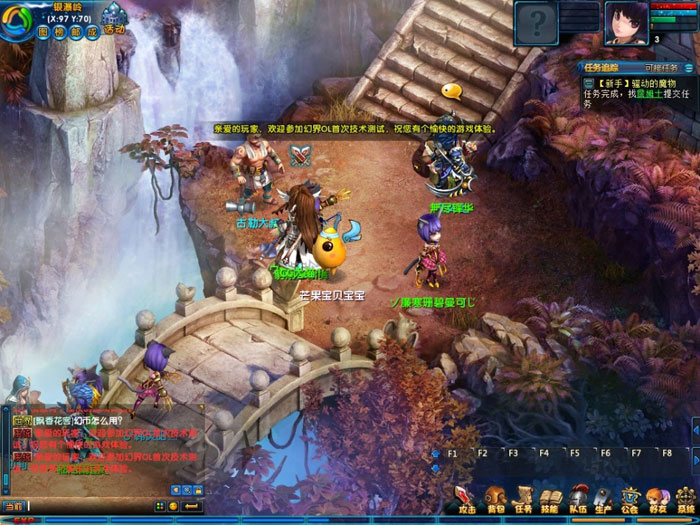Viewport: 700px width, 525px height.
Task: Open achievements with the 成 button
Action: [x=92, y=31]
